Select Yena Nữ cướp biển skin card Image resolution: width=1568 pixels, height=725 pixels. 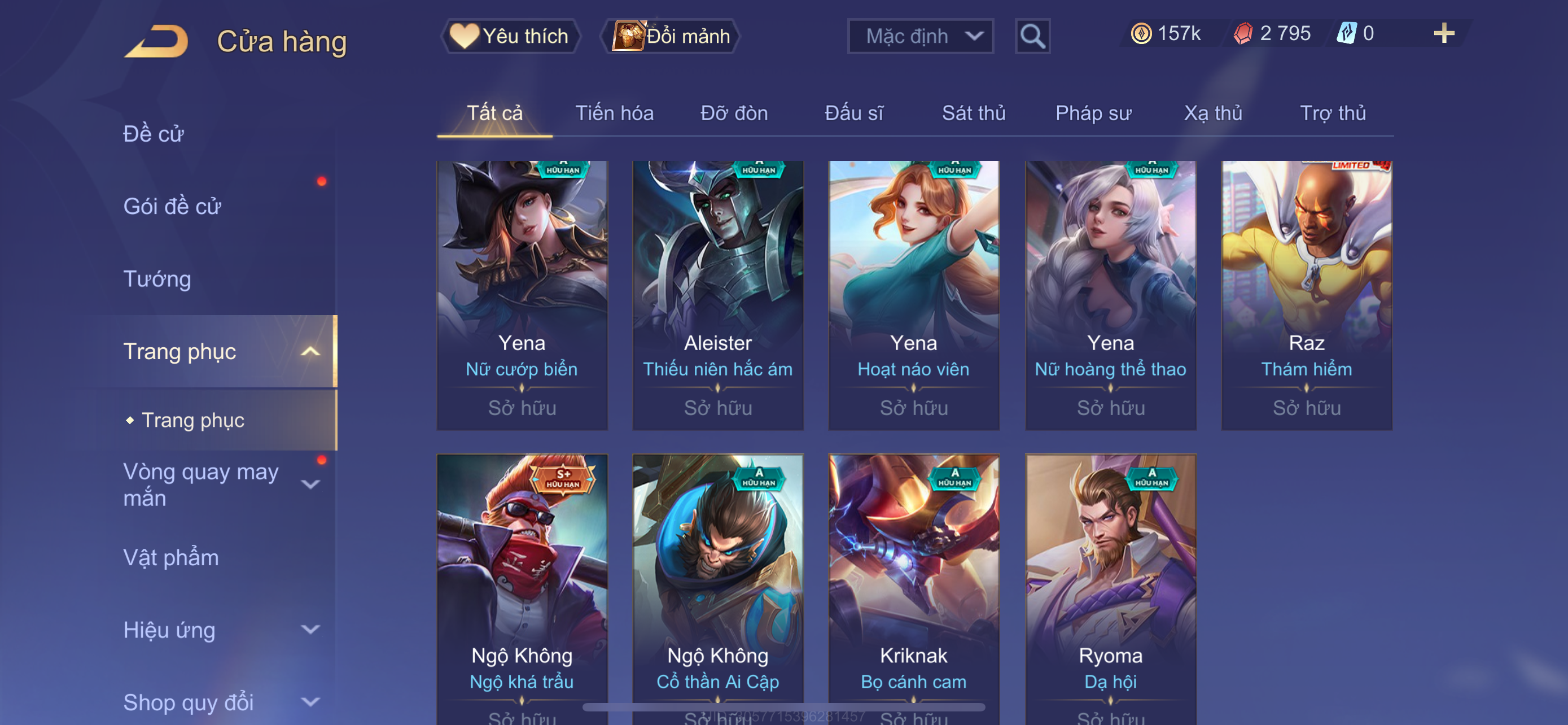click(522, 295)
